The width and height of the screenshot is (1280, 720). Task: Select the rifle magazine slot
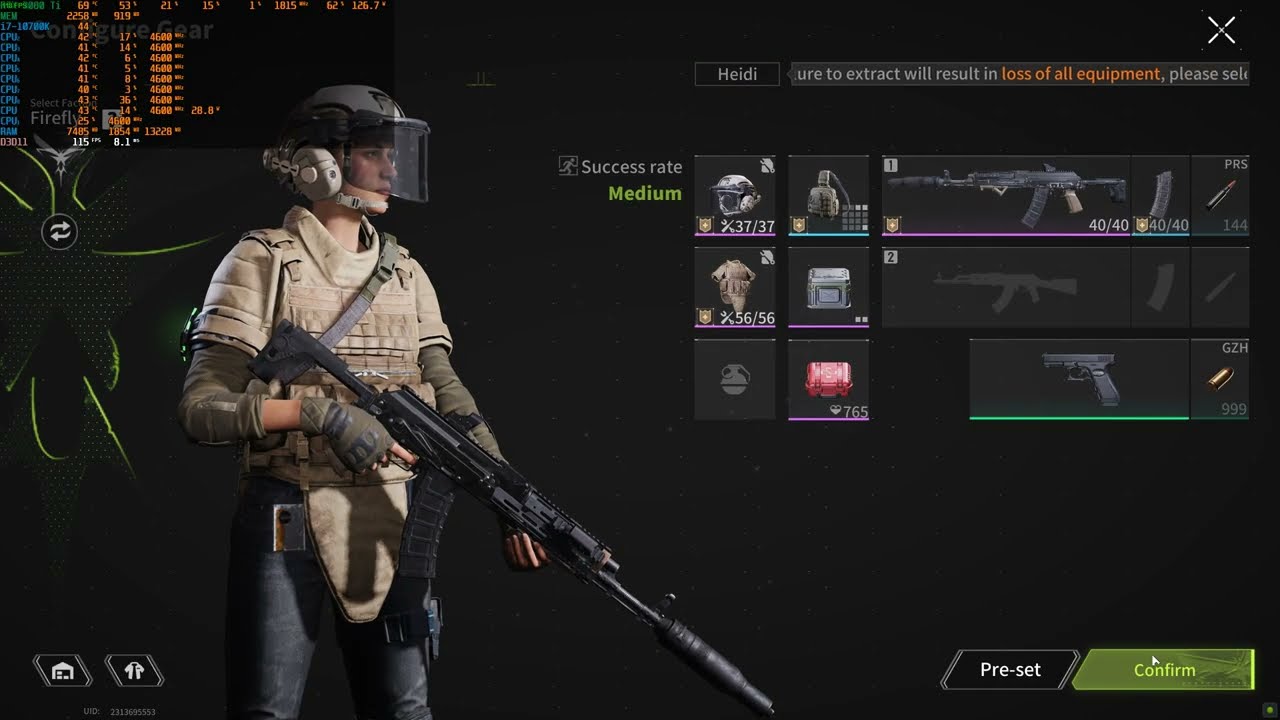click(1161, 195)
